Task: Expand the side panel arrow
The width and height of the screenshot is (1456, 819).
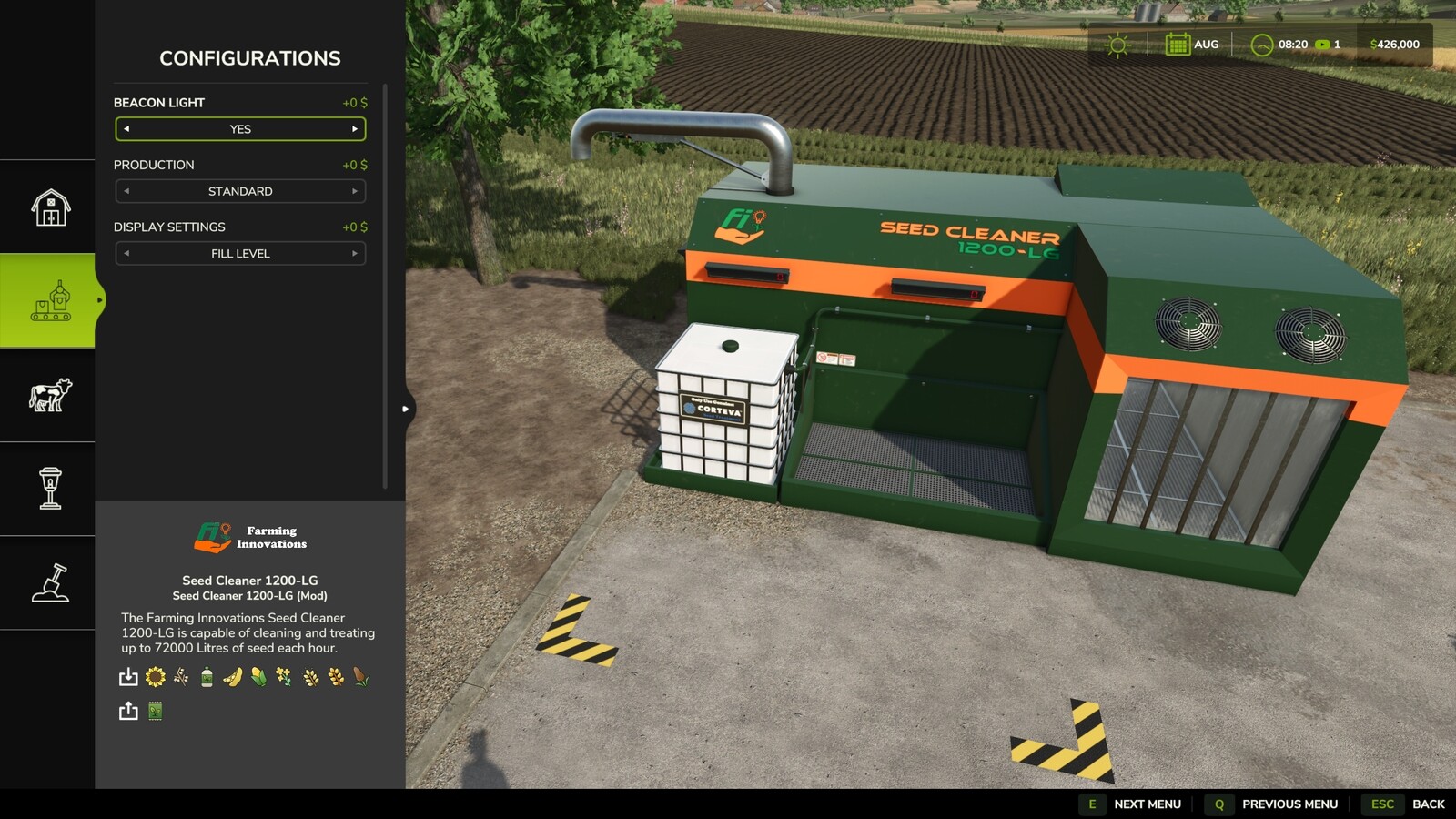Action: click(x=404, y=409)
